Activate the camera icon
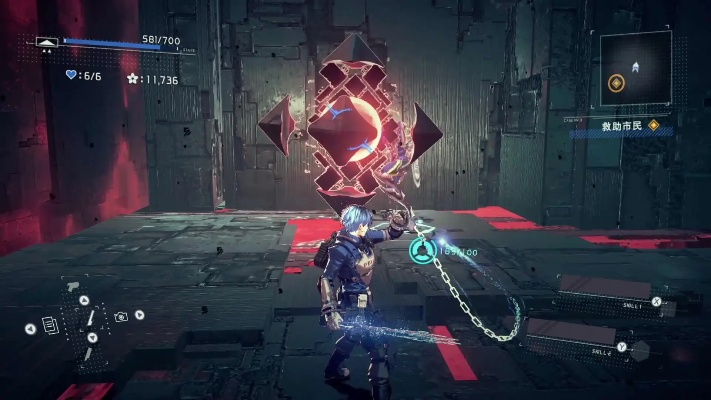 point(121,316)
